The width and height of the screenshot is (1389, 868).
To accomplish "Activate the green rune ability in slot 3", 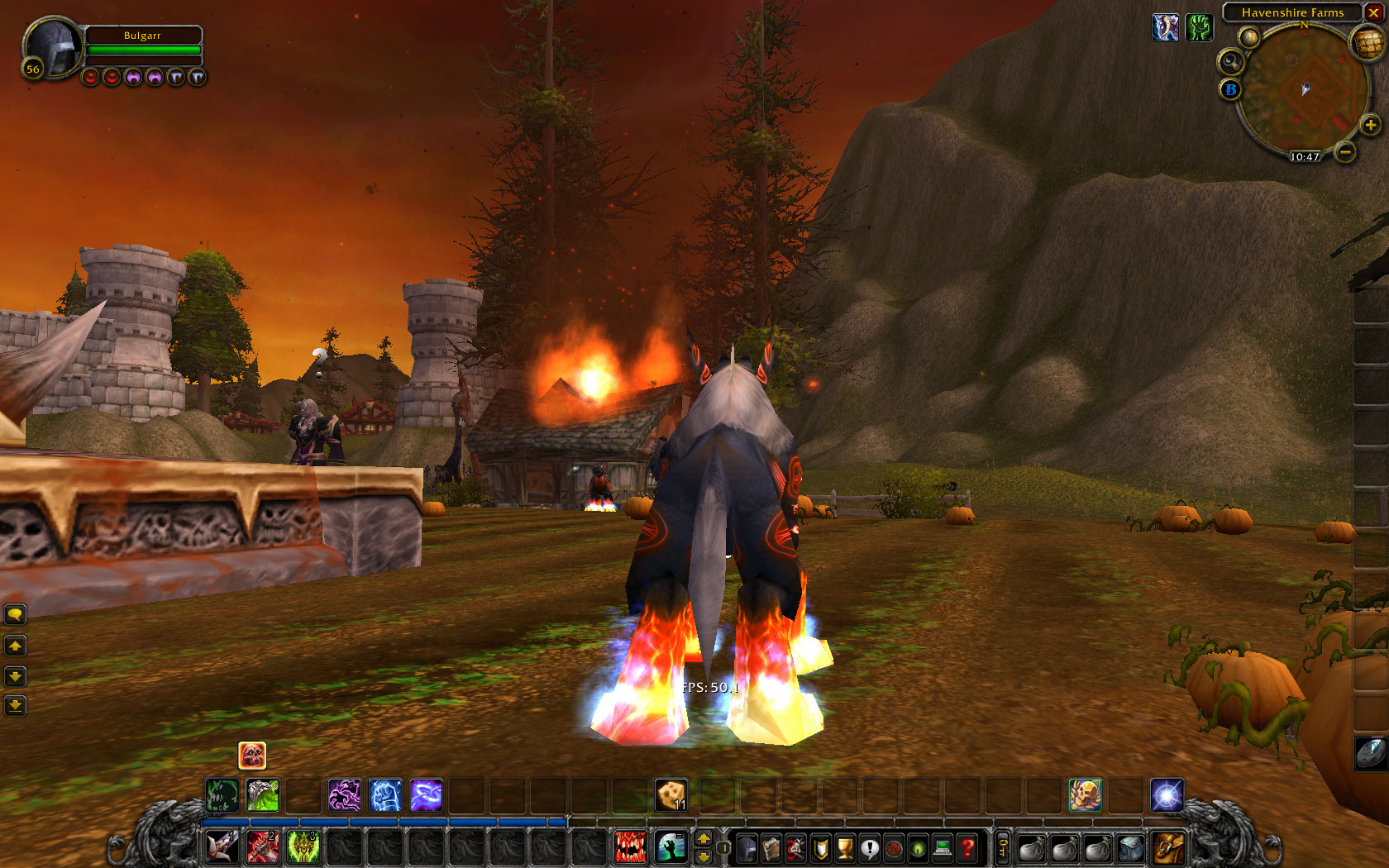I will (303, 847).
